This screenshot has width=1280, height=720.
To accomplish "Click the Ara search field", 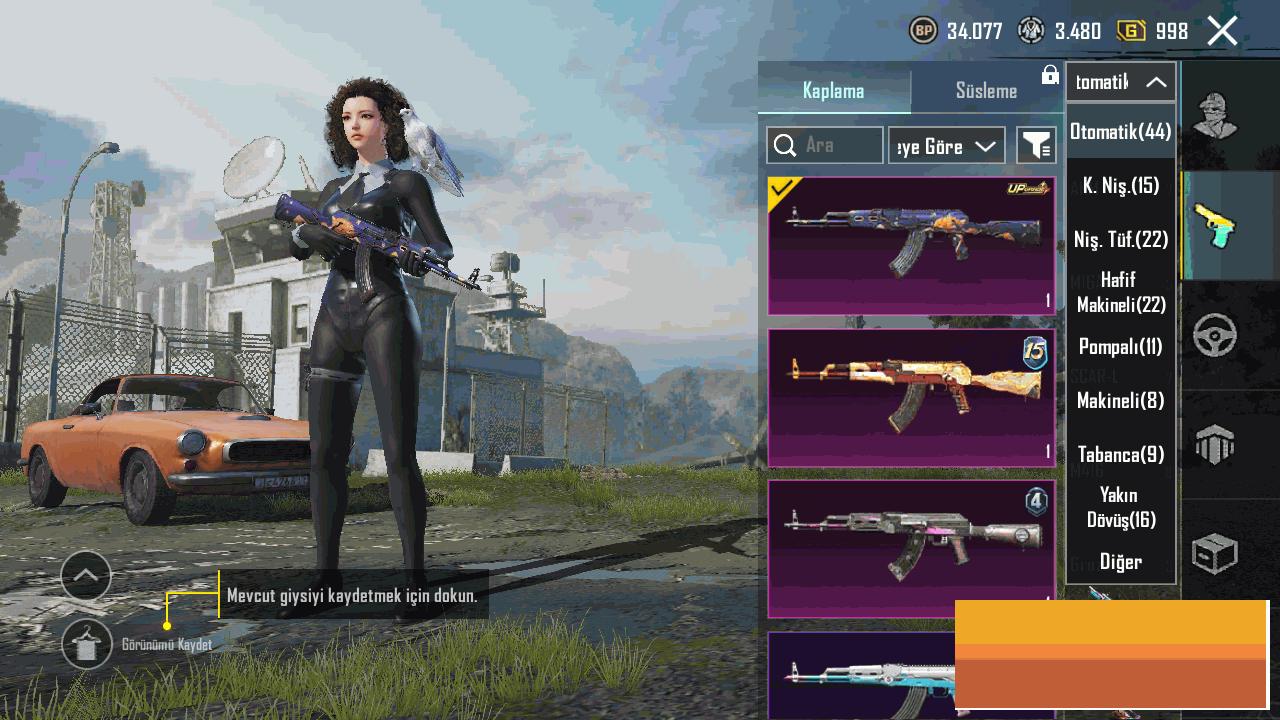I will 826,146.
